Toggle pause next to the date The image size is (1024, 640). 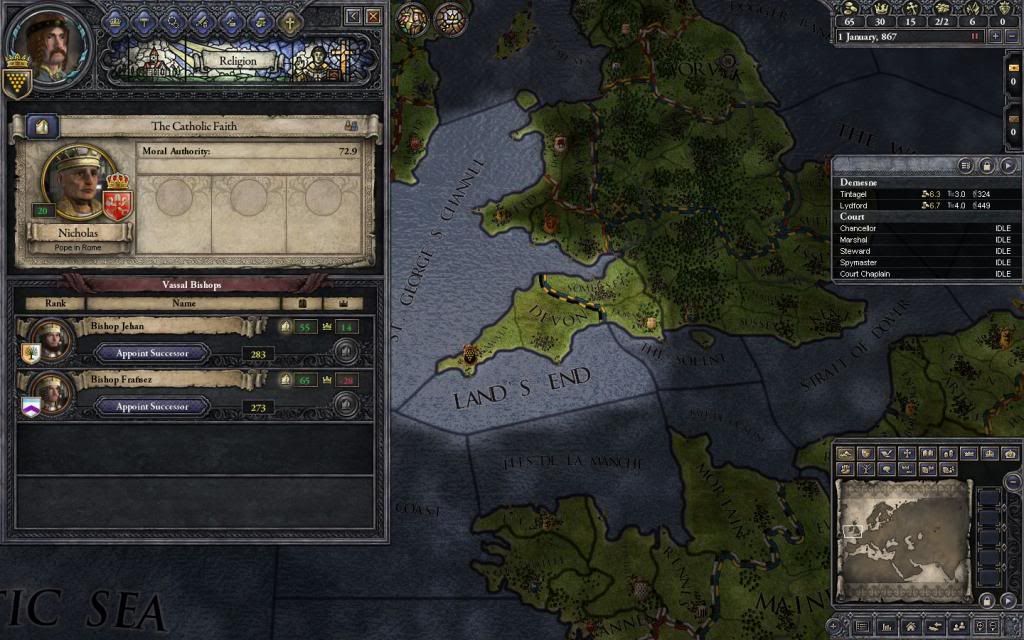(974, 36)
